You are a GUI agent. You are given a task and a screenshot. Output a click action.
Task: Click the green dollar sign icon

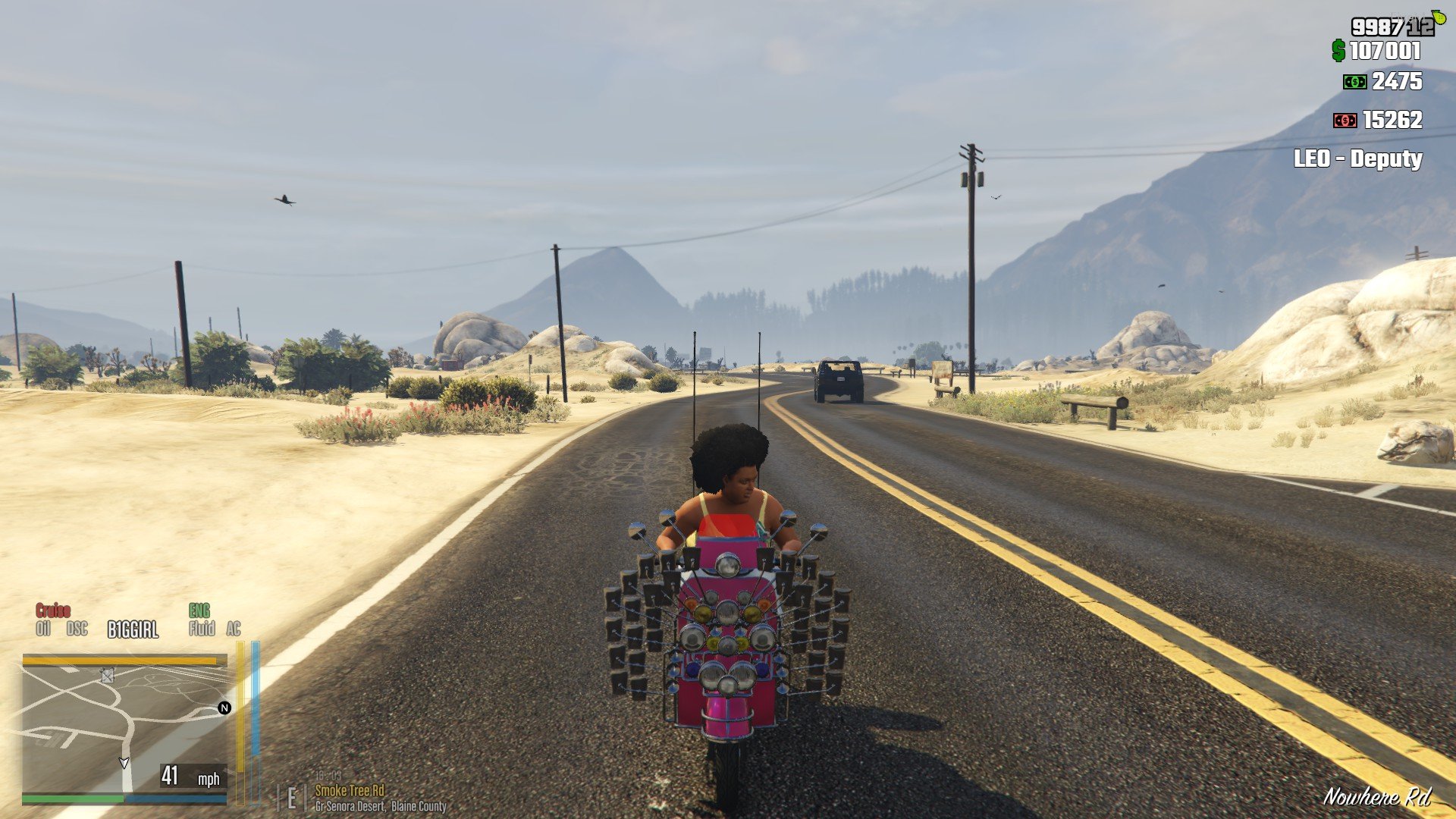click(x=1338, y=51)
